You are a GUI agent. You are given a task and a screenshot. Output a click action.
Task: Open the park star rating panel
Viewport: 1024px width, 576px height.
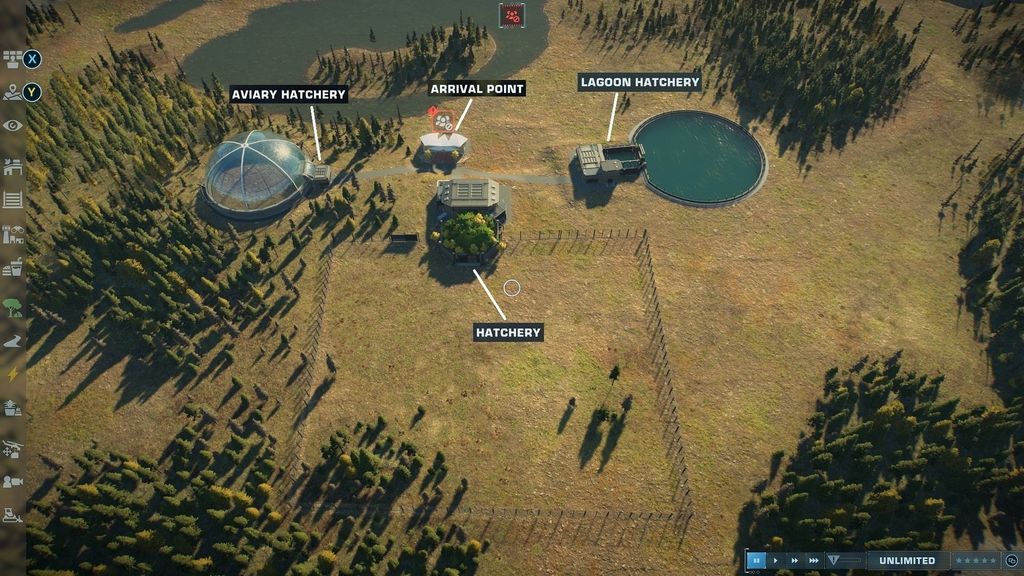tap(975, 561)
